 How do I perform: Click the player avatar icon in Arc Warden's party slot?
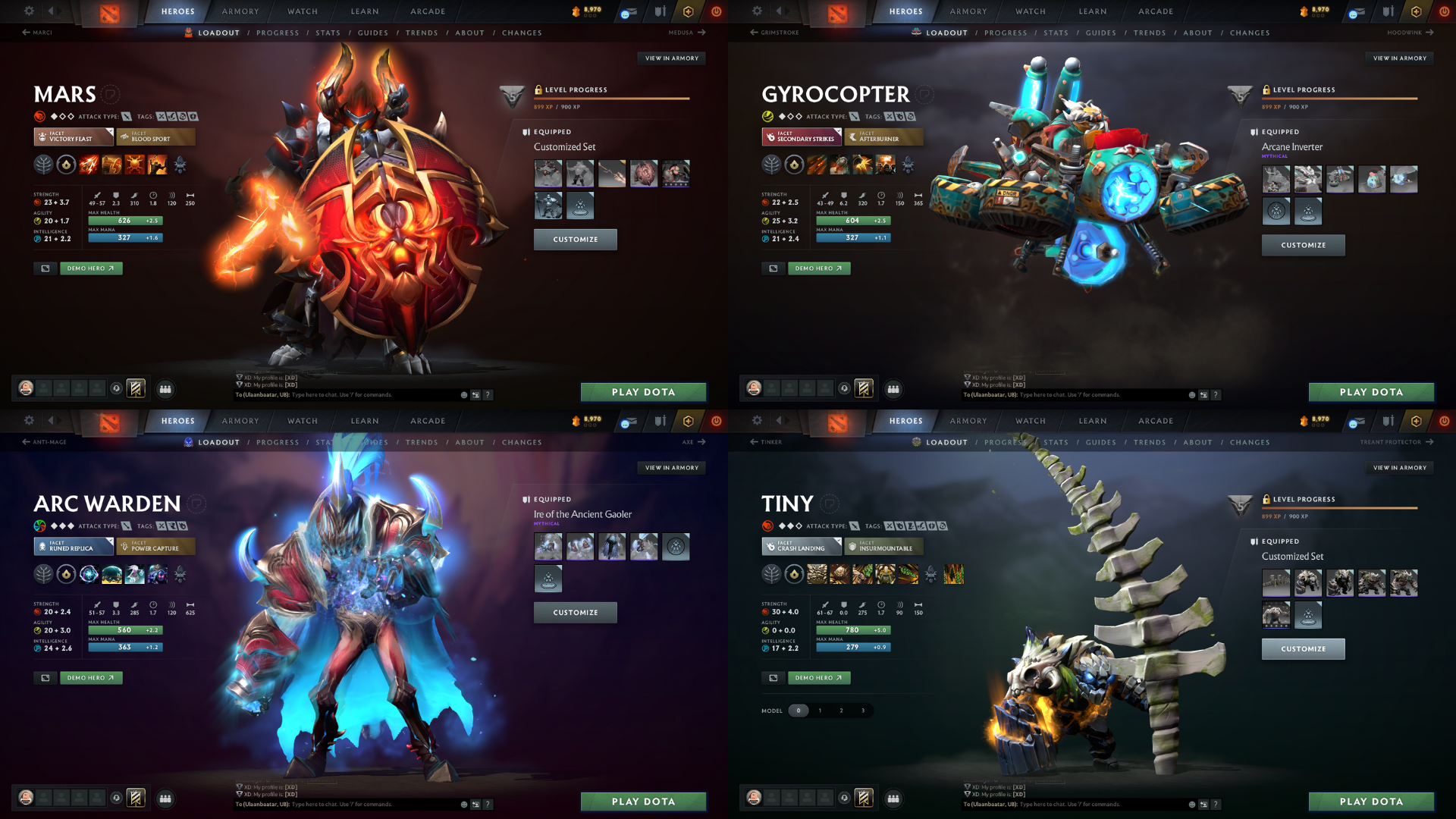[x=27, y=798]
